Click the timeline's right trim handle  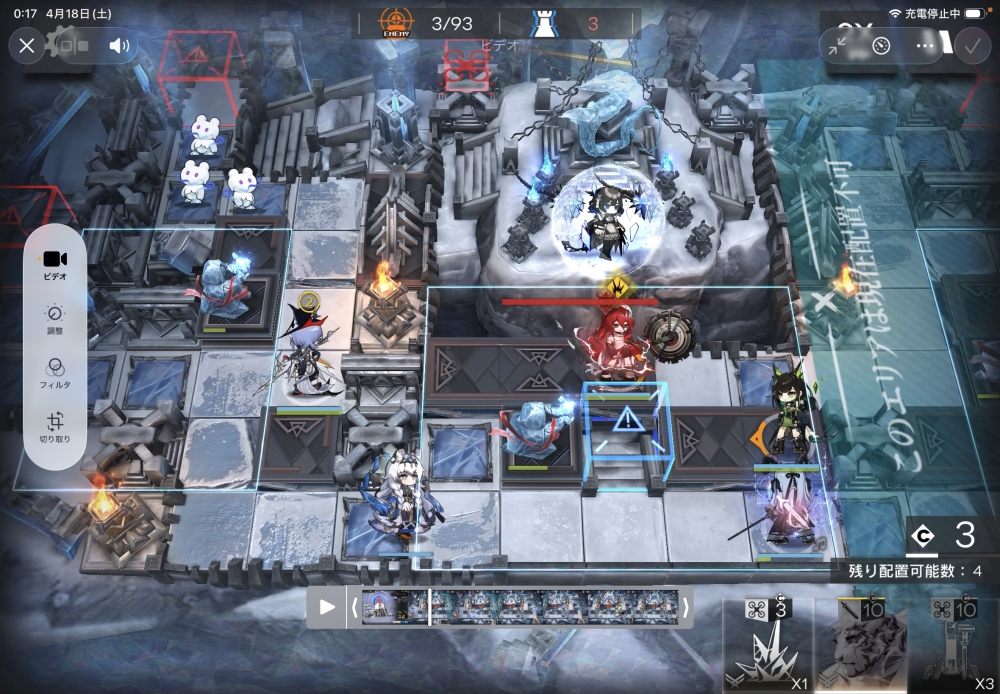(x=686, y=607)
